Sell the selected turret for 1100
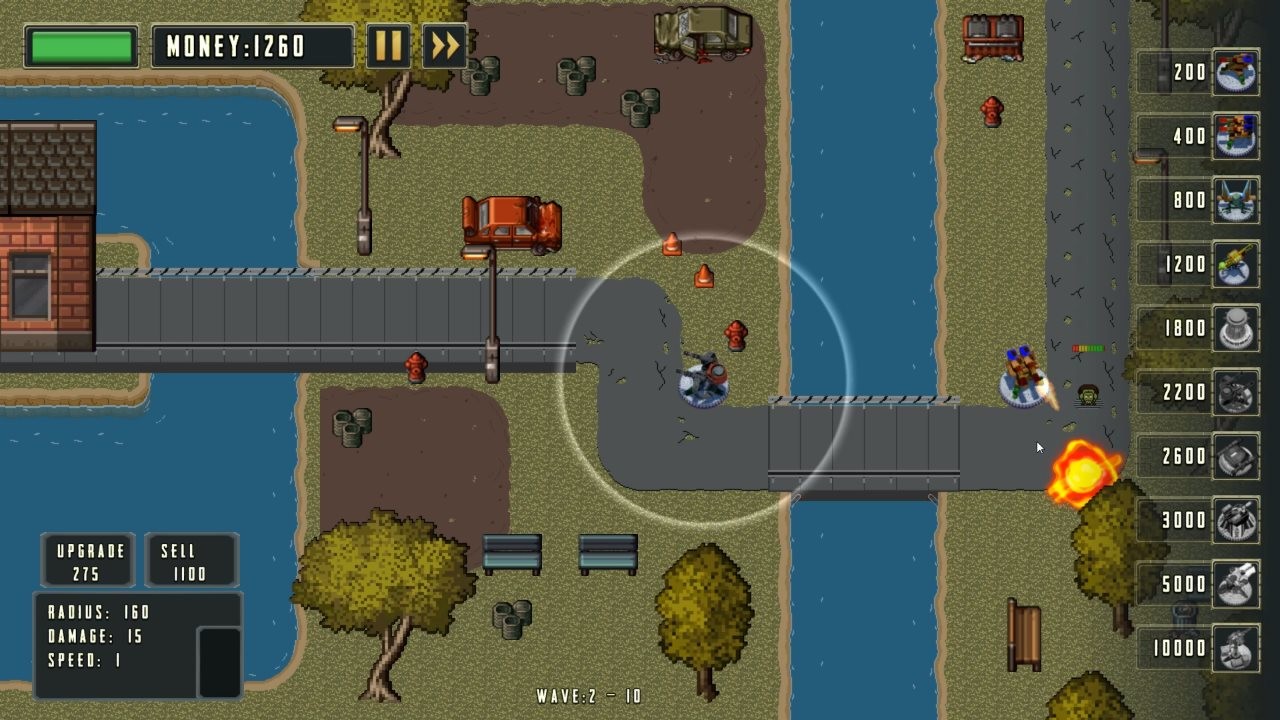 tap(190, 559)
